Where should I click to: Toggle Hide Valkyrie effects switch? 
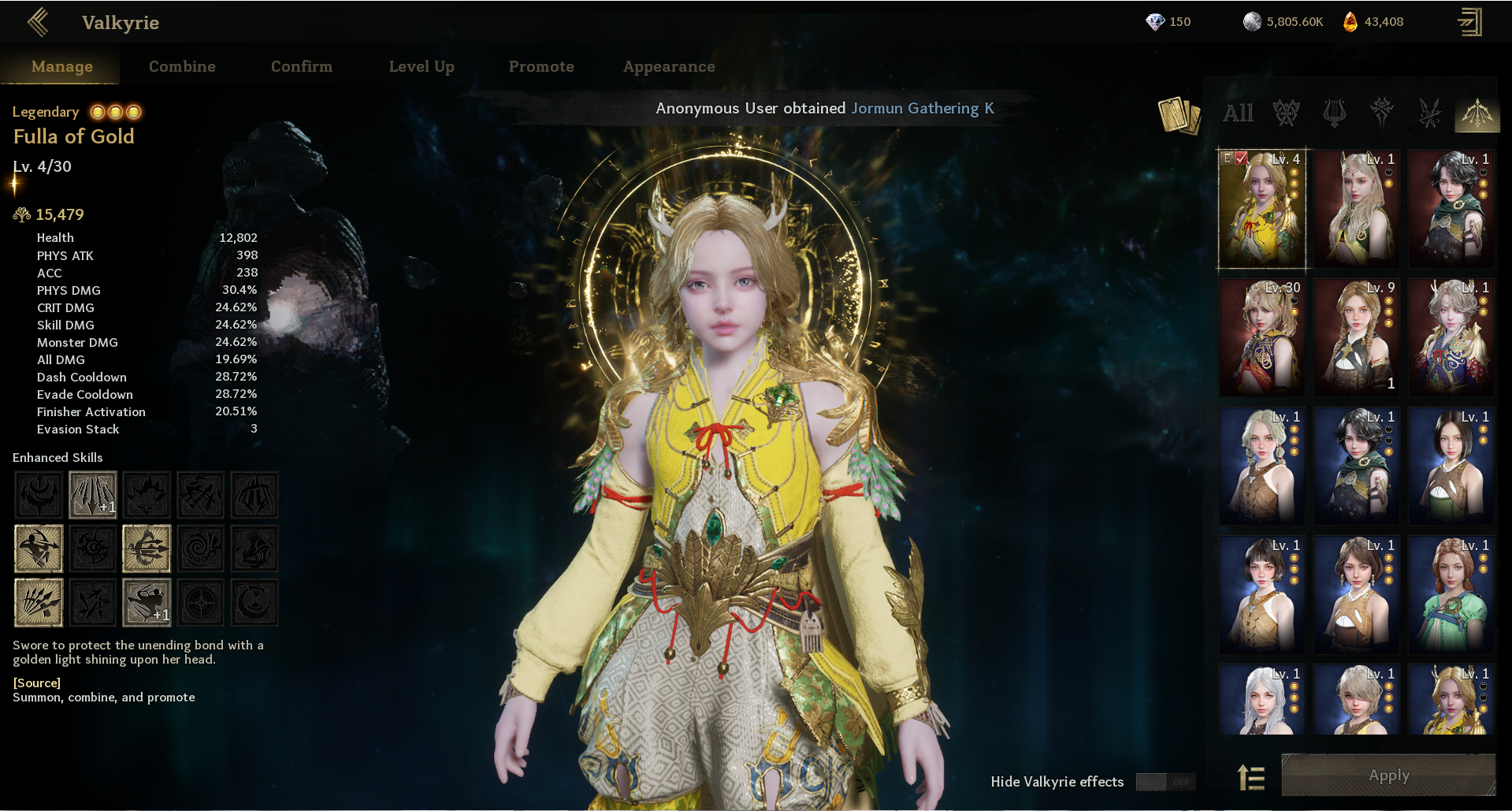click(x=1165, y=782)
